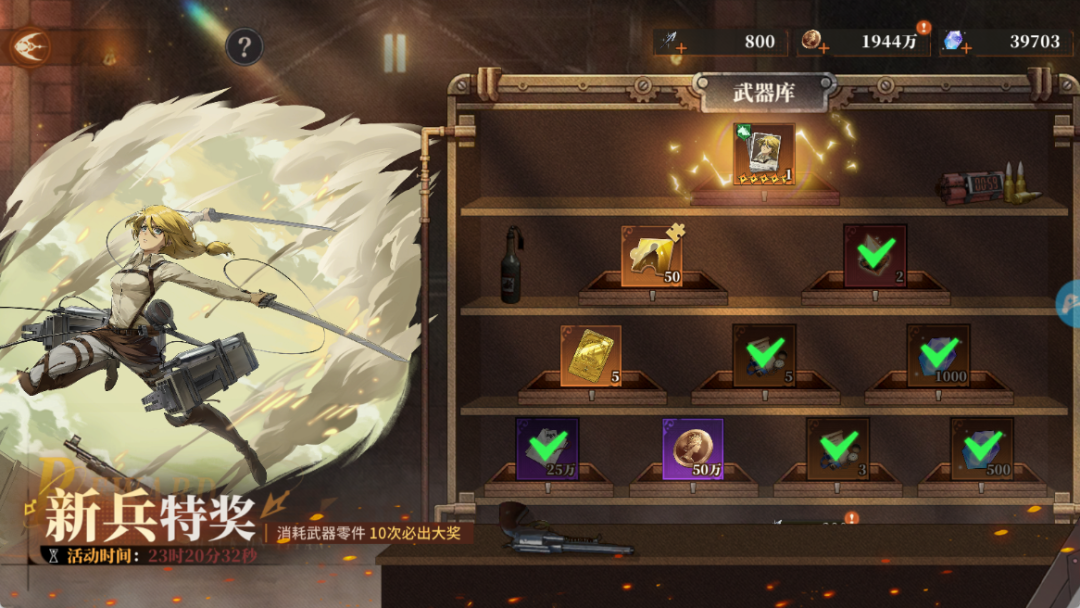Viewport: 1080px width, 608px height.
Task: View the claimed reward marked 3
Action: [x=837, y=448]
